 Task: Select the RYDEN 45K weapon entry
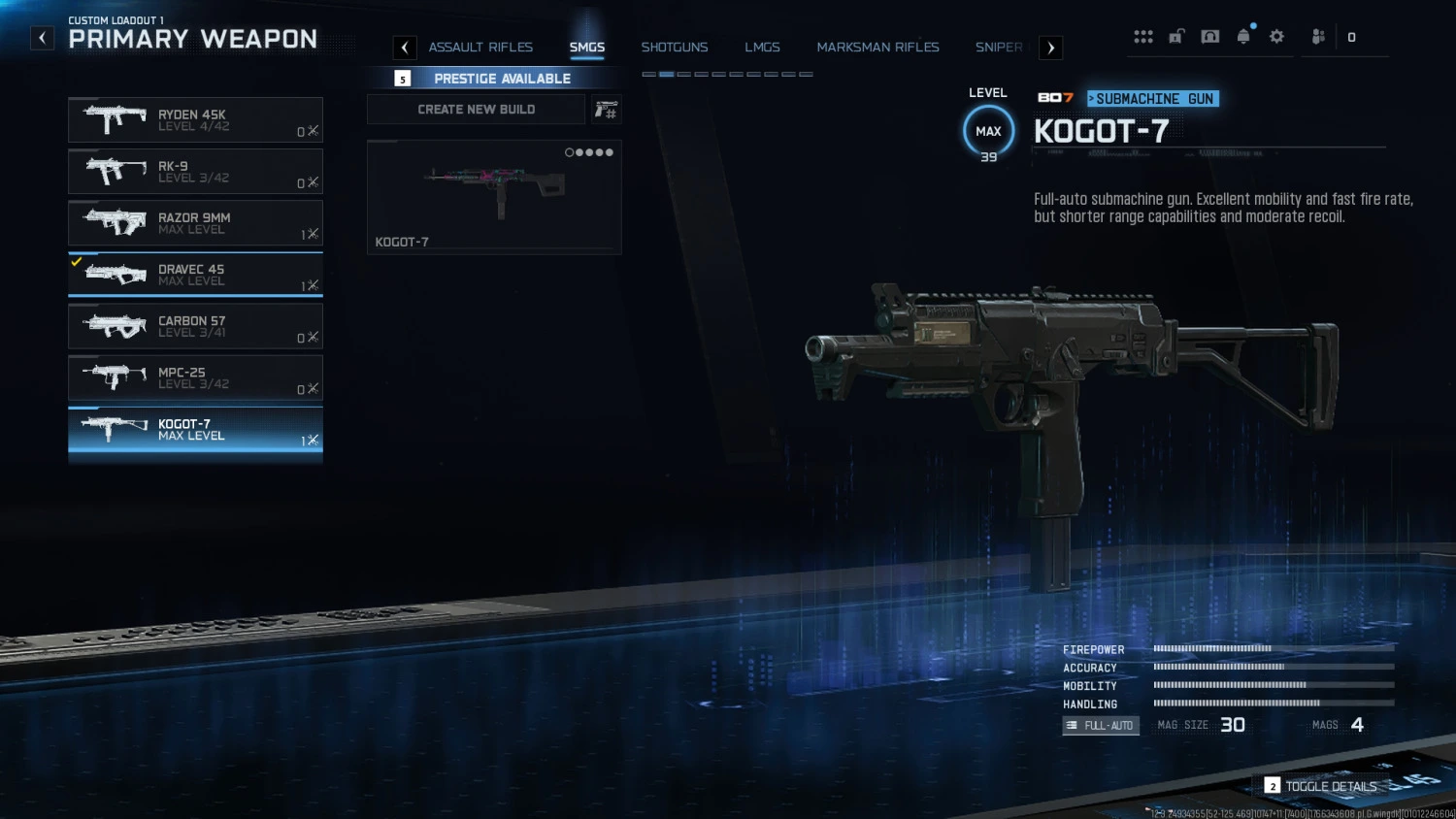[x=194, y=119]
